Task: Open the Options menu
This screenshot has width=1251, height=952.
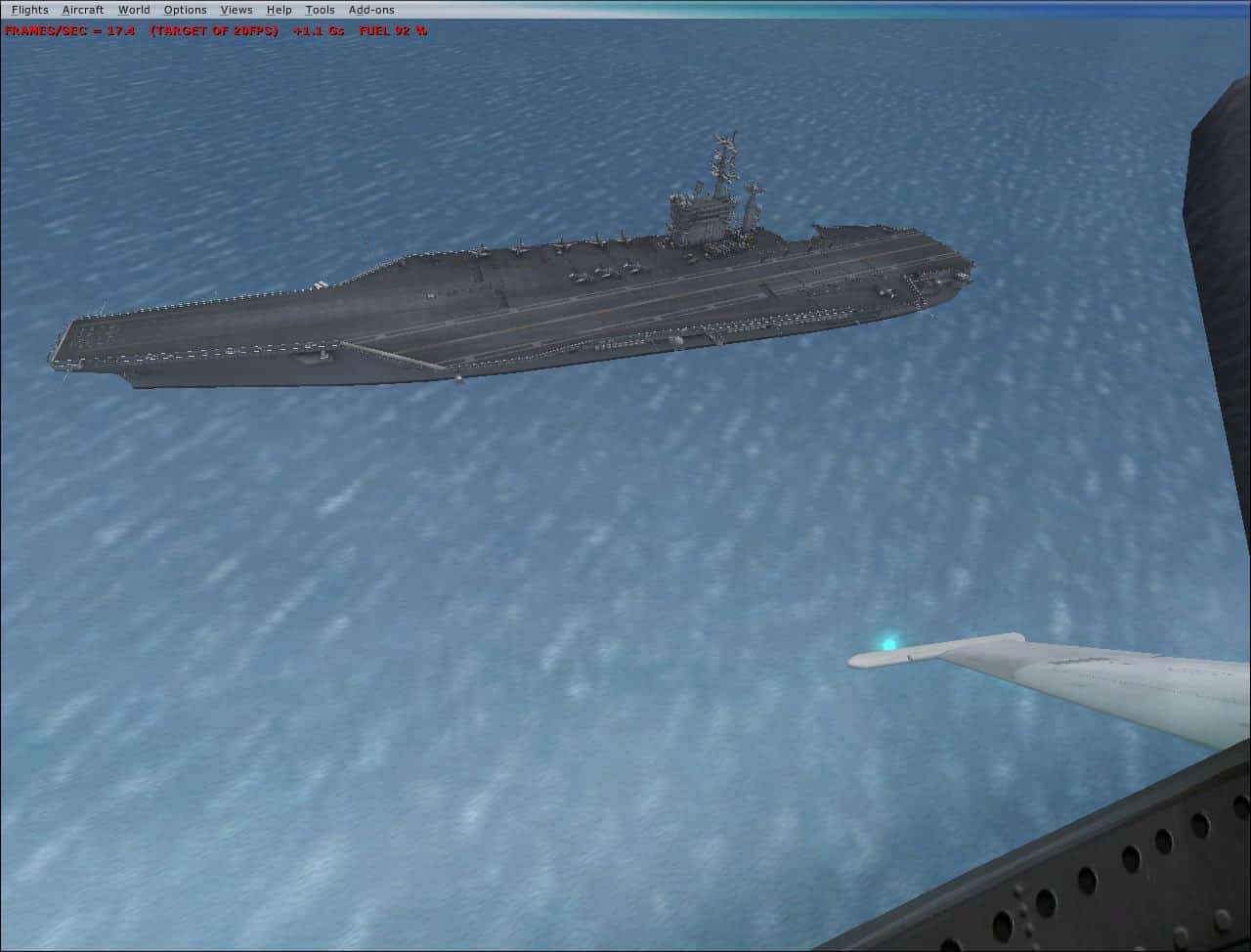Action: point(185,9)
